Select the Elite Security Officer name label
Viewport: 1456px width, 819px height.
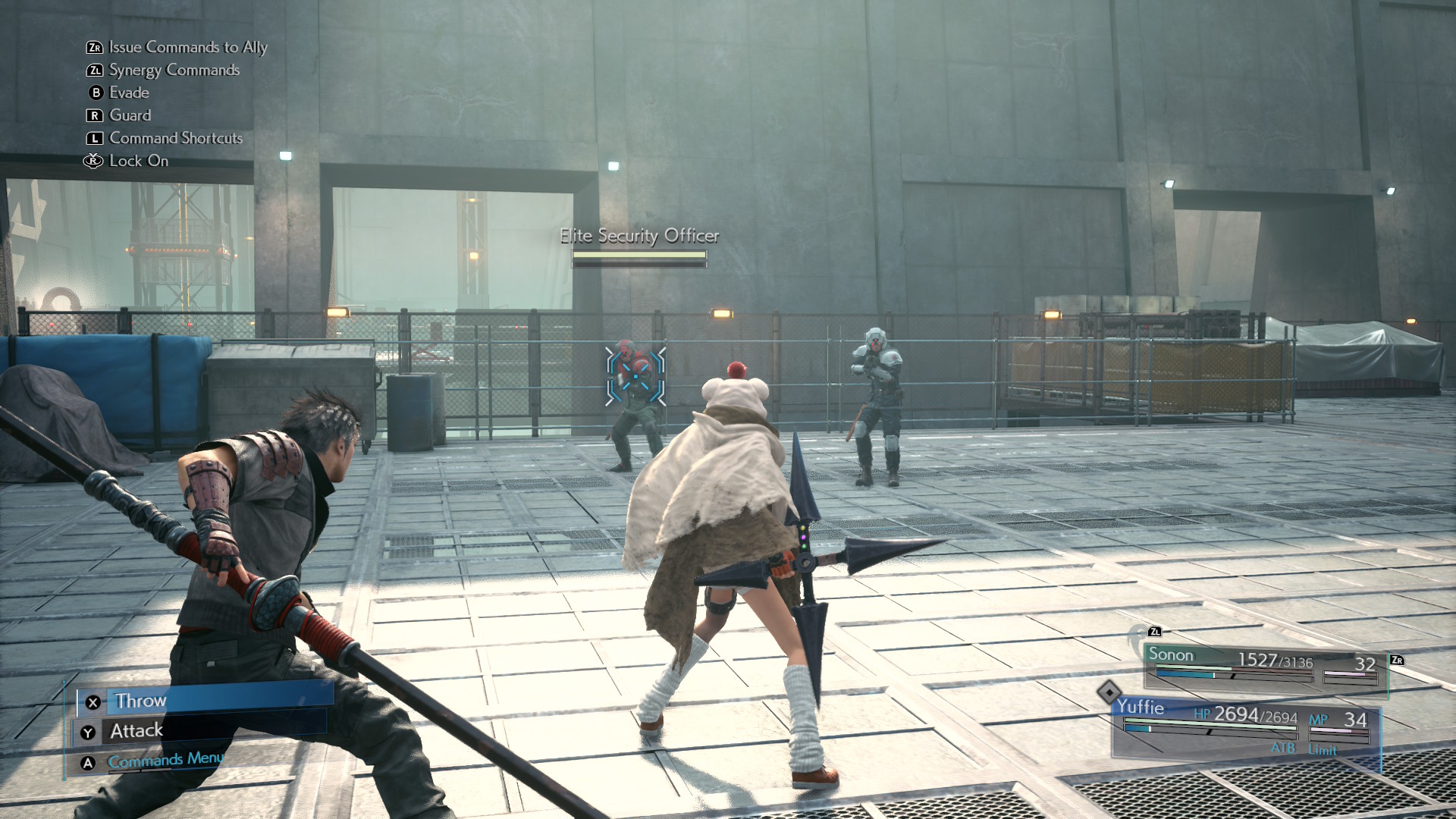click(x=639, y=236)
